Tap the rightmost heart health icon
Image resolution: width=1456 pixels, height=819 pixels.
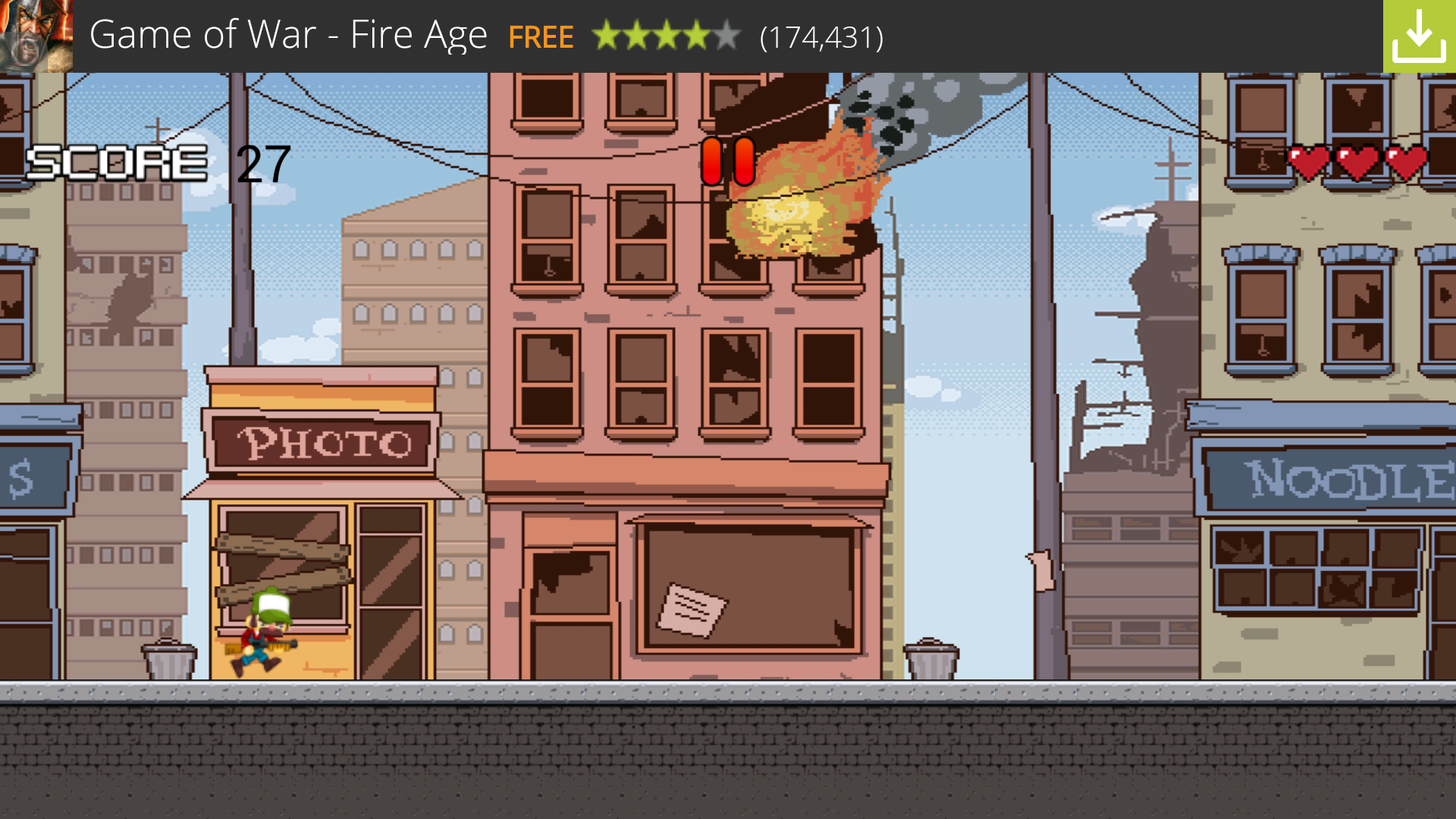[x=1406, y=162]
